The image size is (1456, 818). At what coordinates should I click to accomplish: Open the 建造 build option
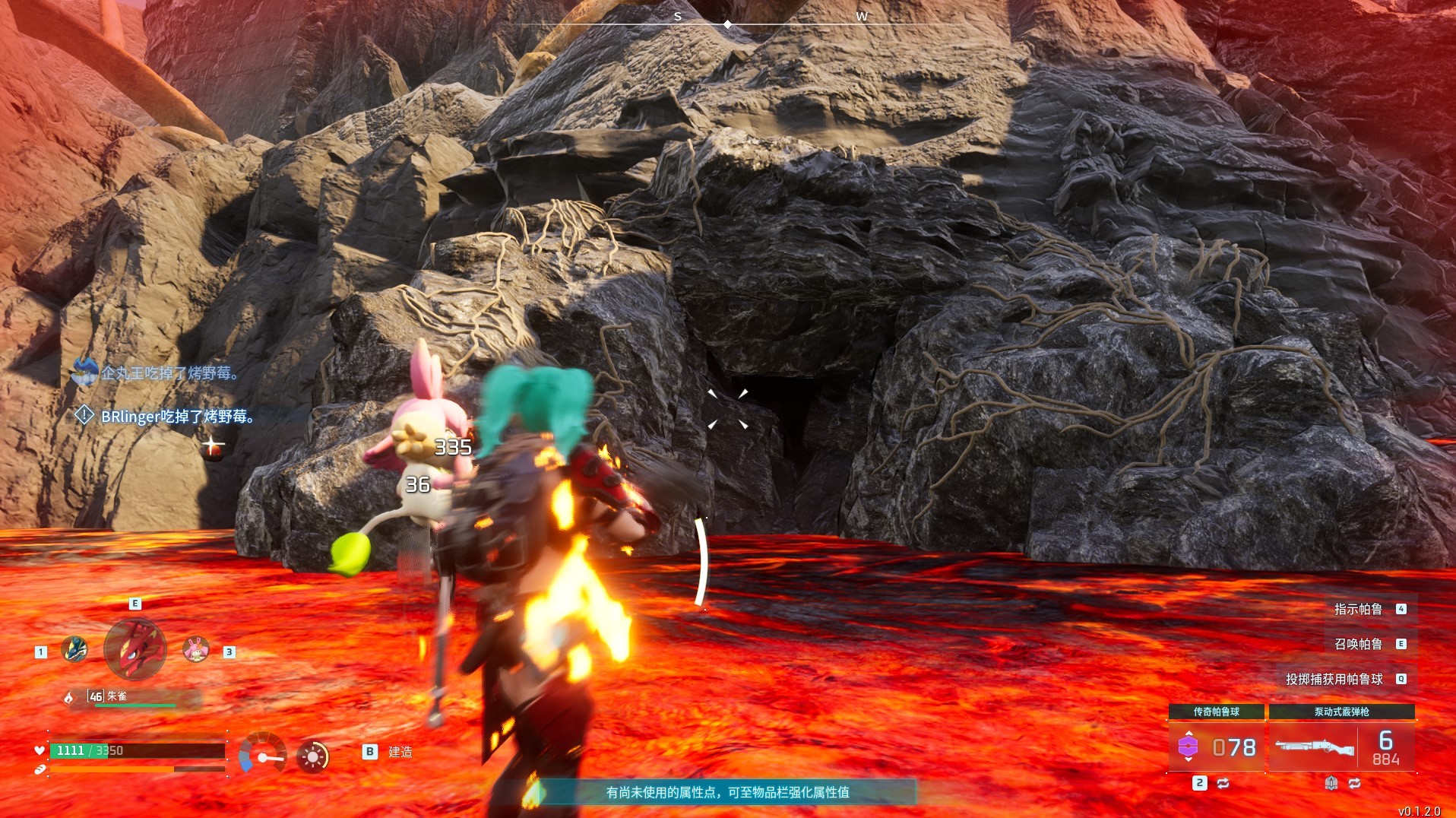tap(400, 752)
